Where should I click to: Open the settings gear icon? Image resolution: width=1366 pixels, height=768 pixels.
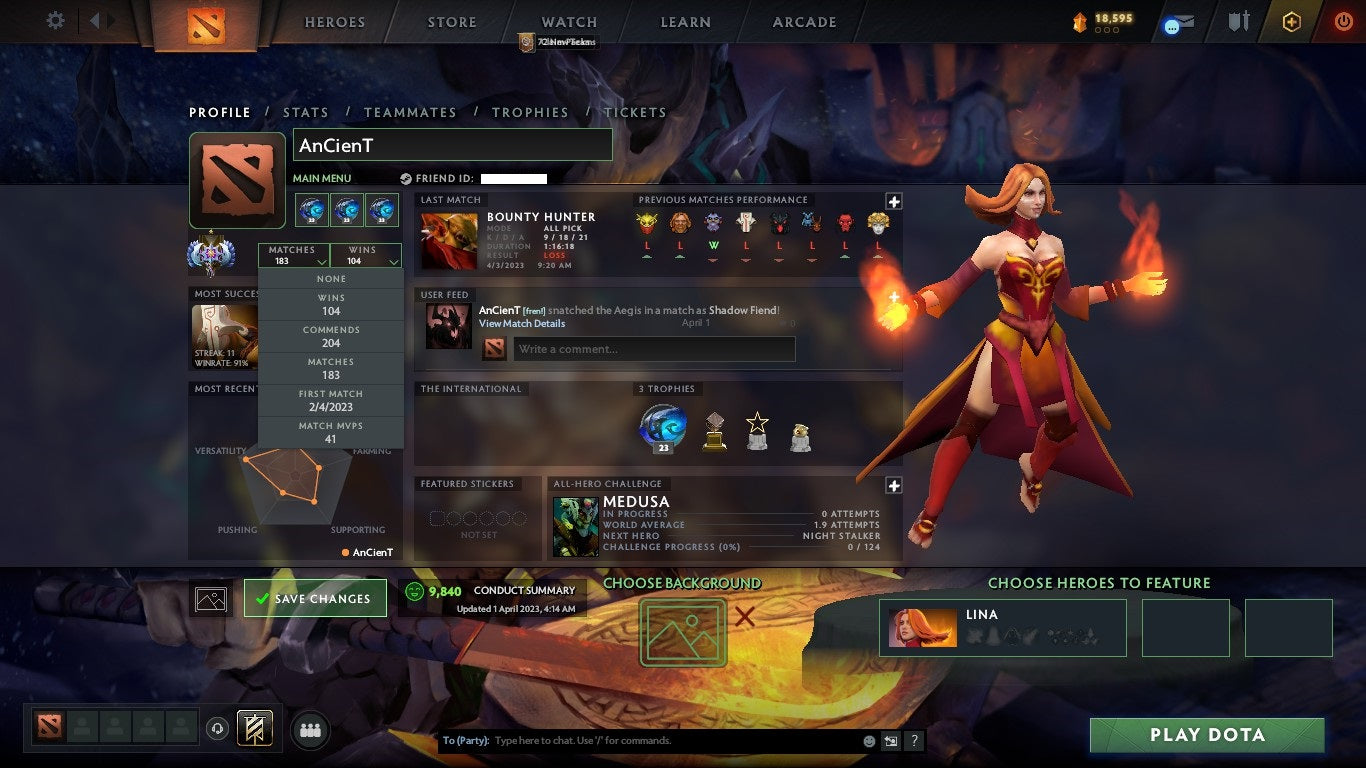(x=55, y=20)
